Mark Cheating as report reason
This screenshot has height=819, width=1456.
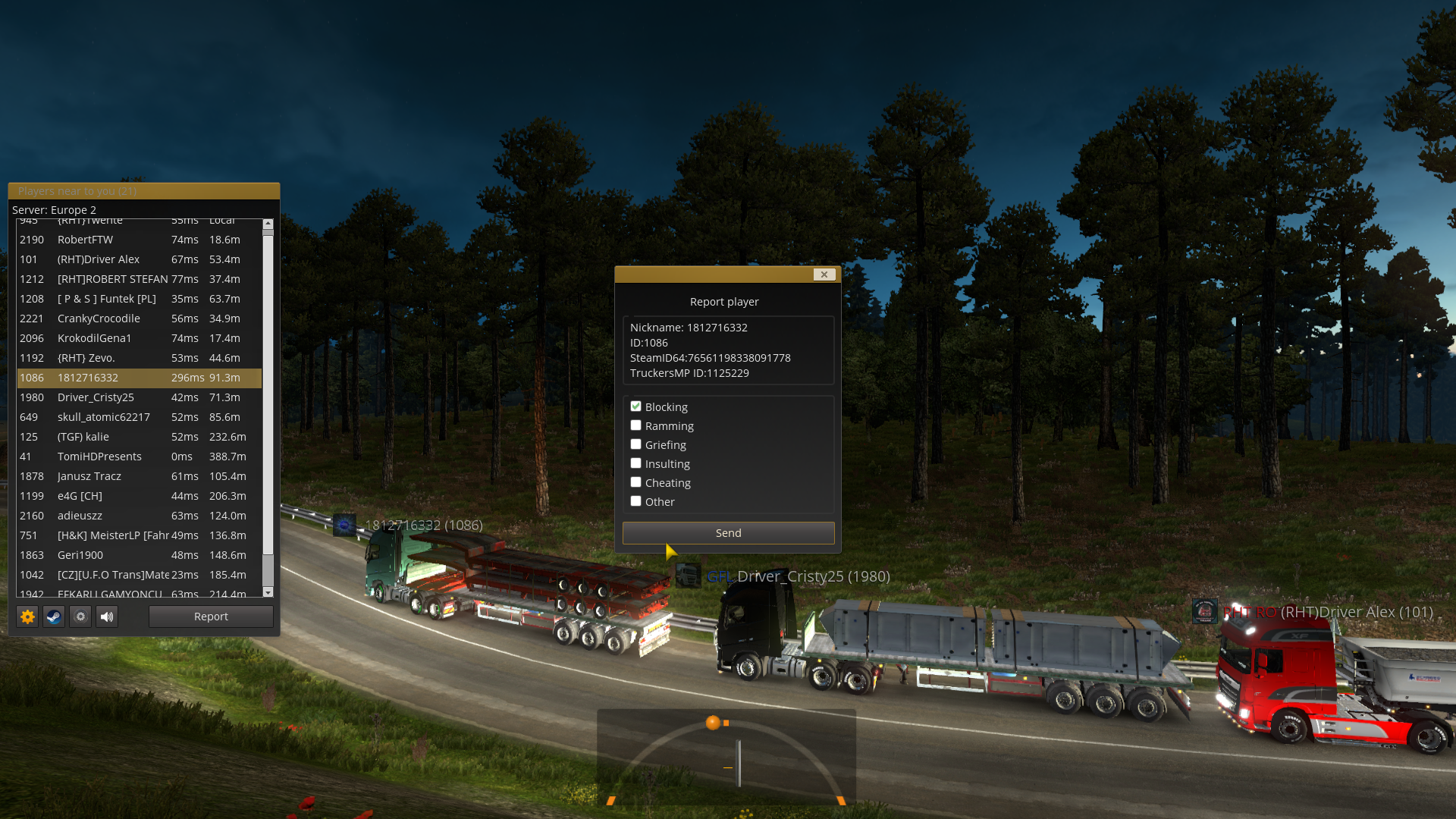636,482
